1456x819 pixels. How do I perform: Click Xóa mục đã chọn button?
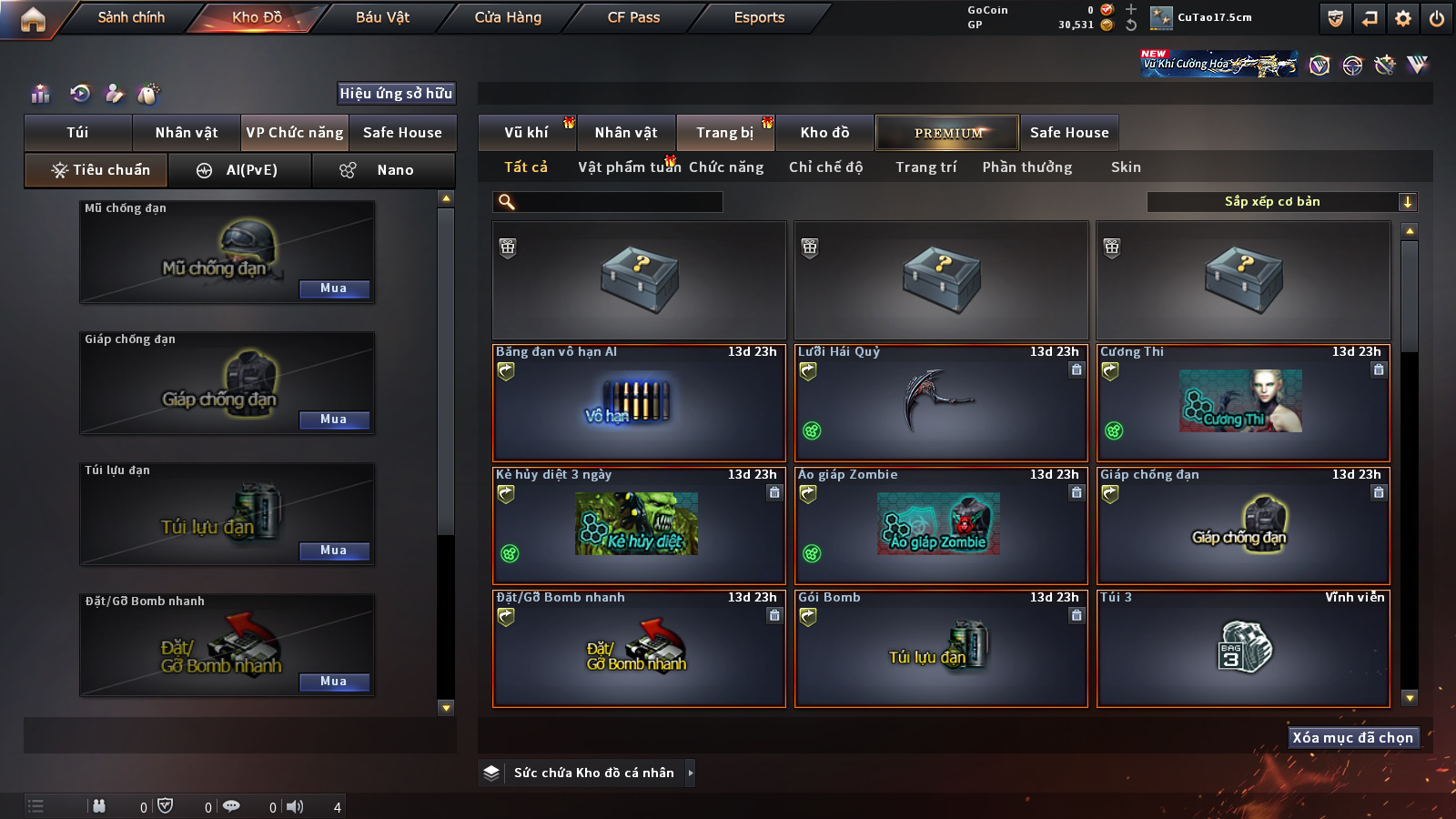tap(1353, 737)
